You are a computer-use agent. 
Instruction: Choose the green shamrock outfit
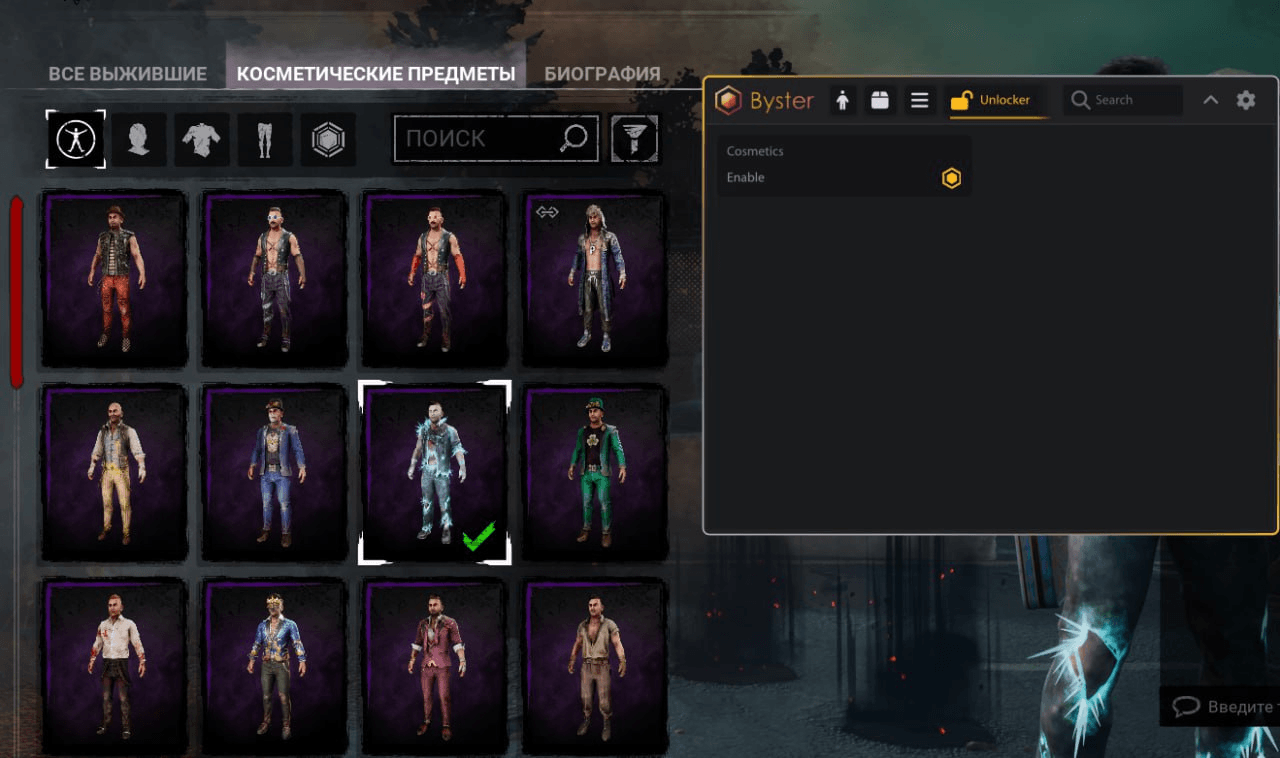pyautogui.click(x=596, y=472)
